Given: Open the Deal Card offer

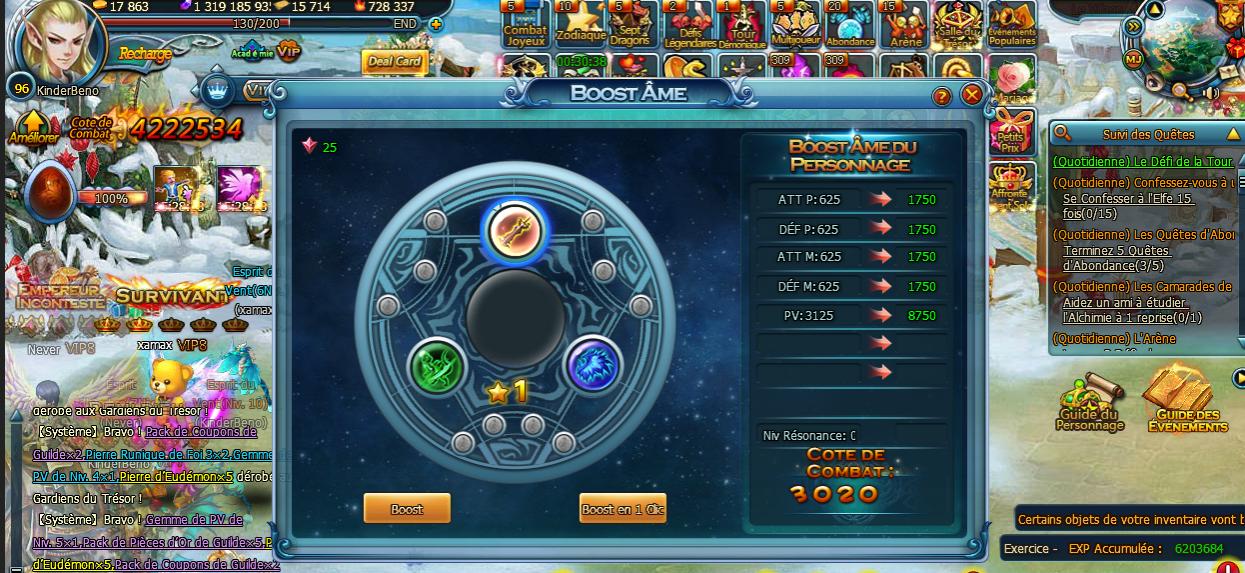Looking at the screenshot, I should [394, 62].
